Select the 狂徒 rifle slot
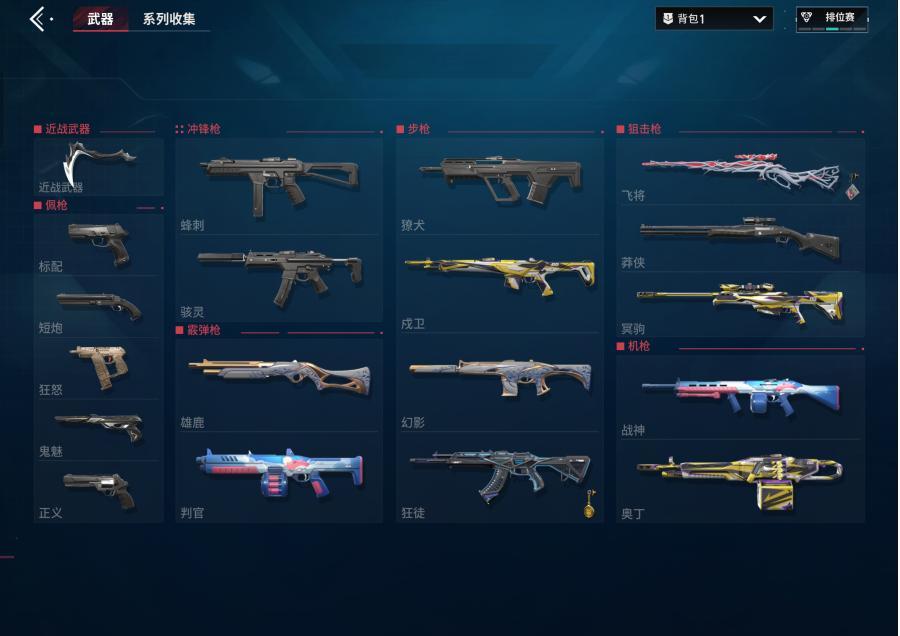900x636 pixels. click(499, 479)
